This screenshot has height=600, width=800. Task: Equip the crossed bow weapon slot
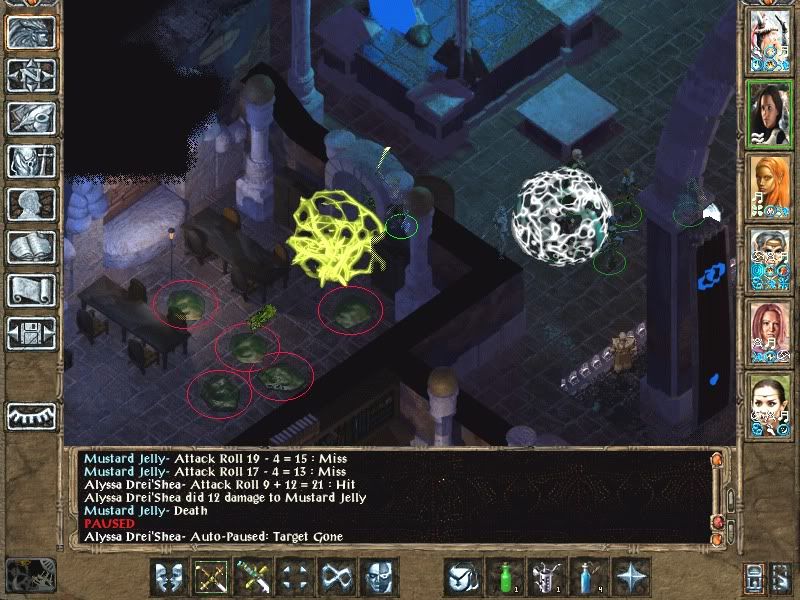tap(209, 577)
